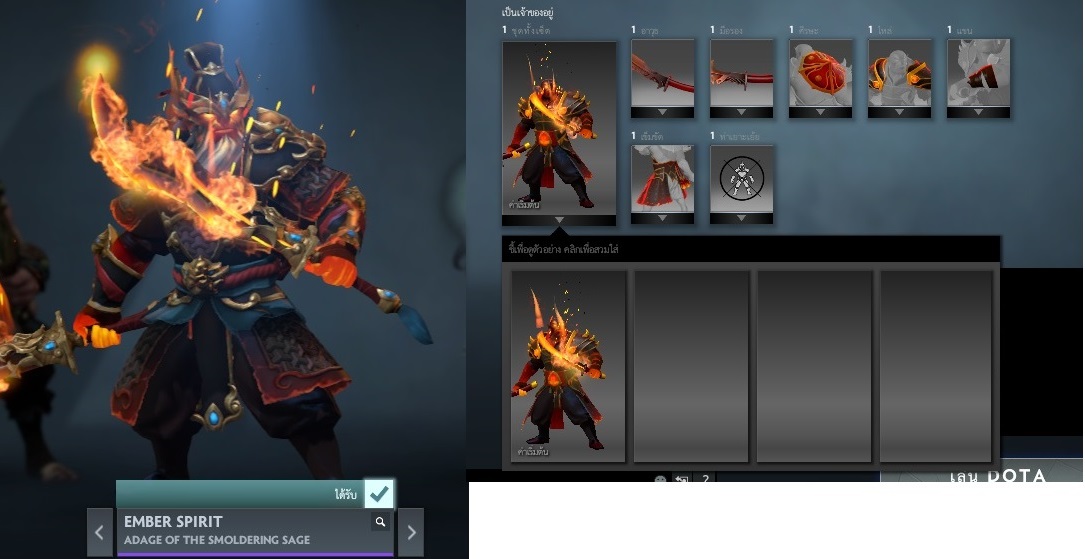Click the magnifying glass beside Ember Spirit
The width and height of the screenshot is (1085, 559).
pos(380,522)
